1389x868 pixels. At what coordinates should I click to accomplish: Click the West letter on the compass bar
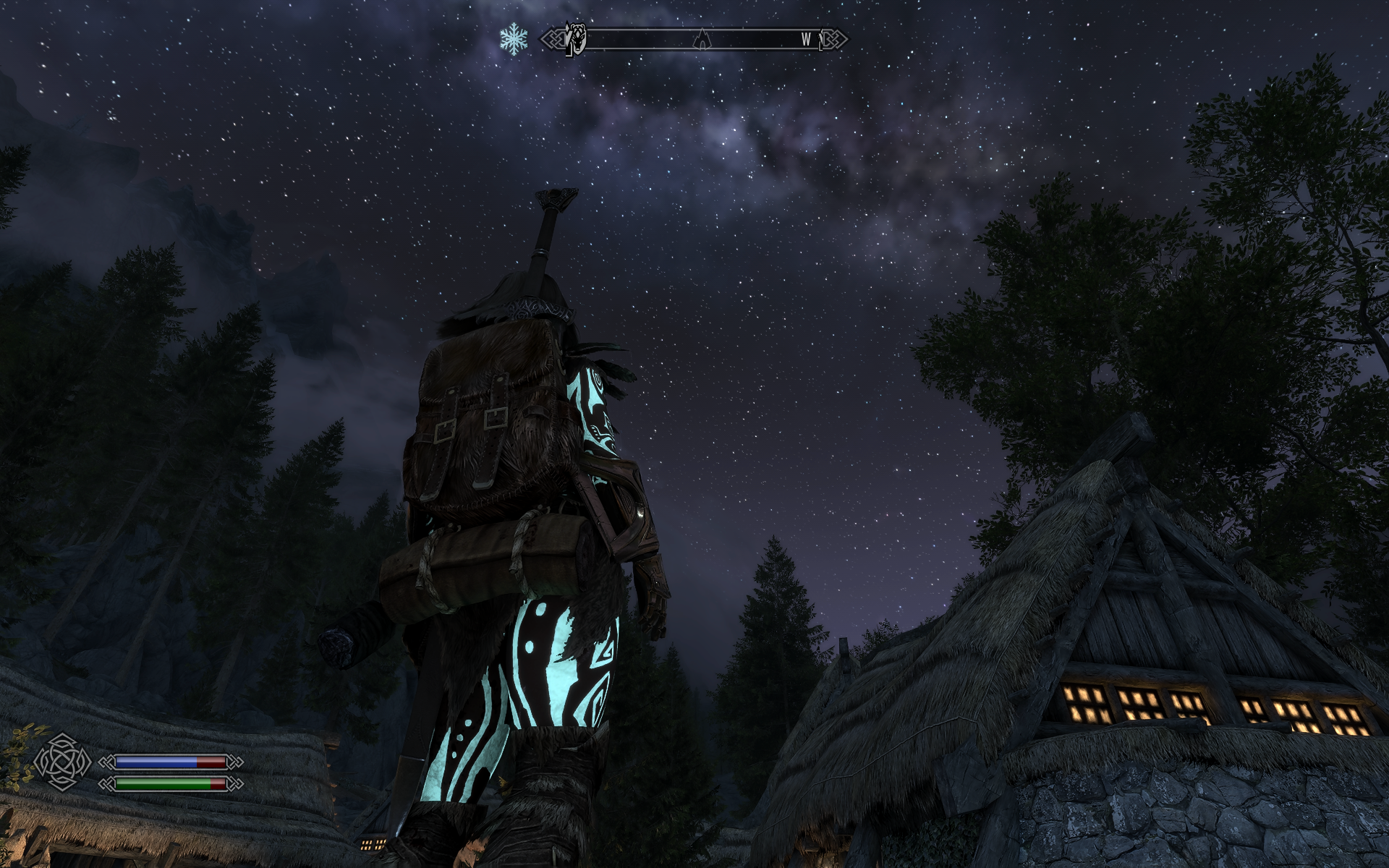(x=806, y=40)
